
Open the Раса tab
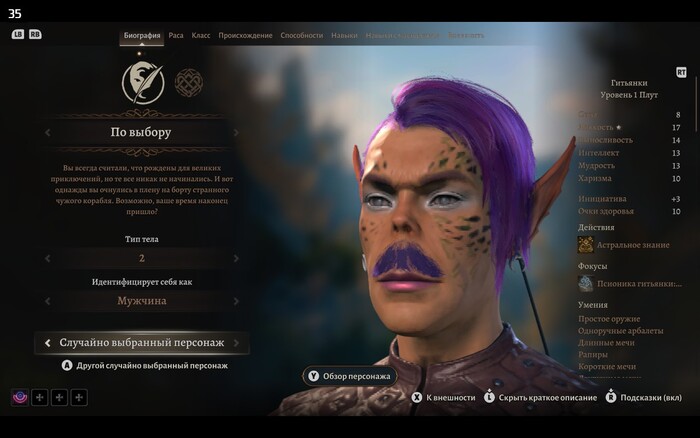[x=176, y=35]
